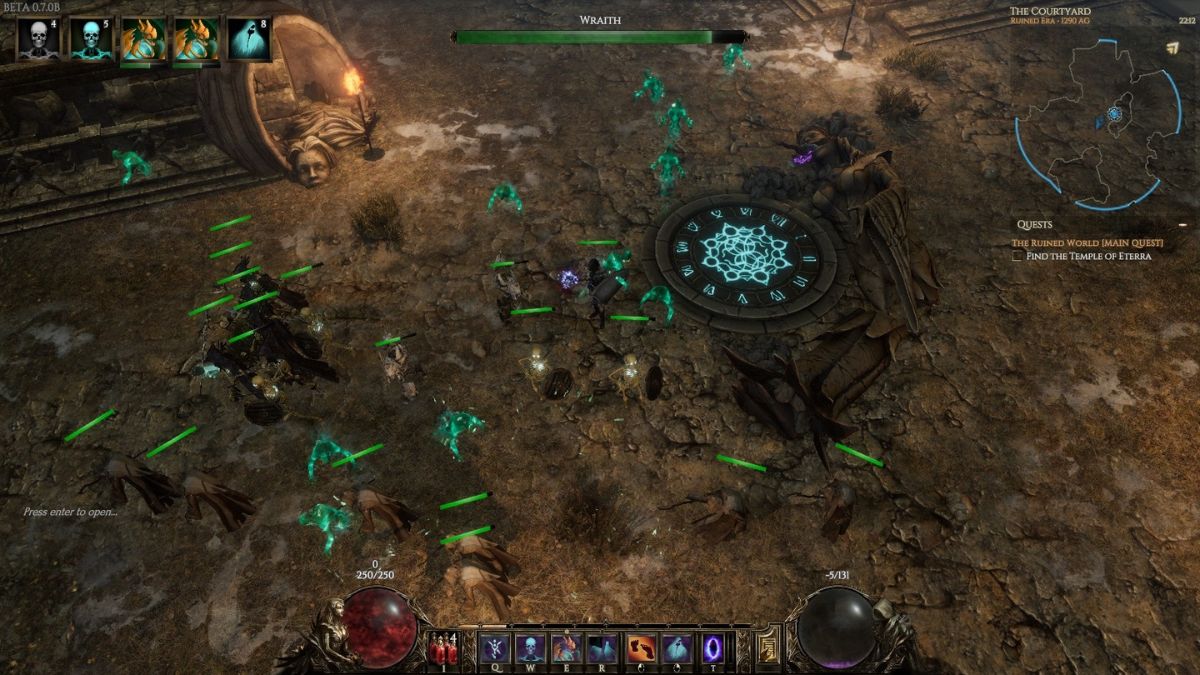Select the cyan skeleton minion portrait

[90, 39]
